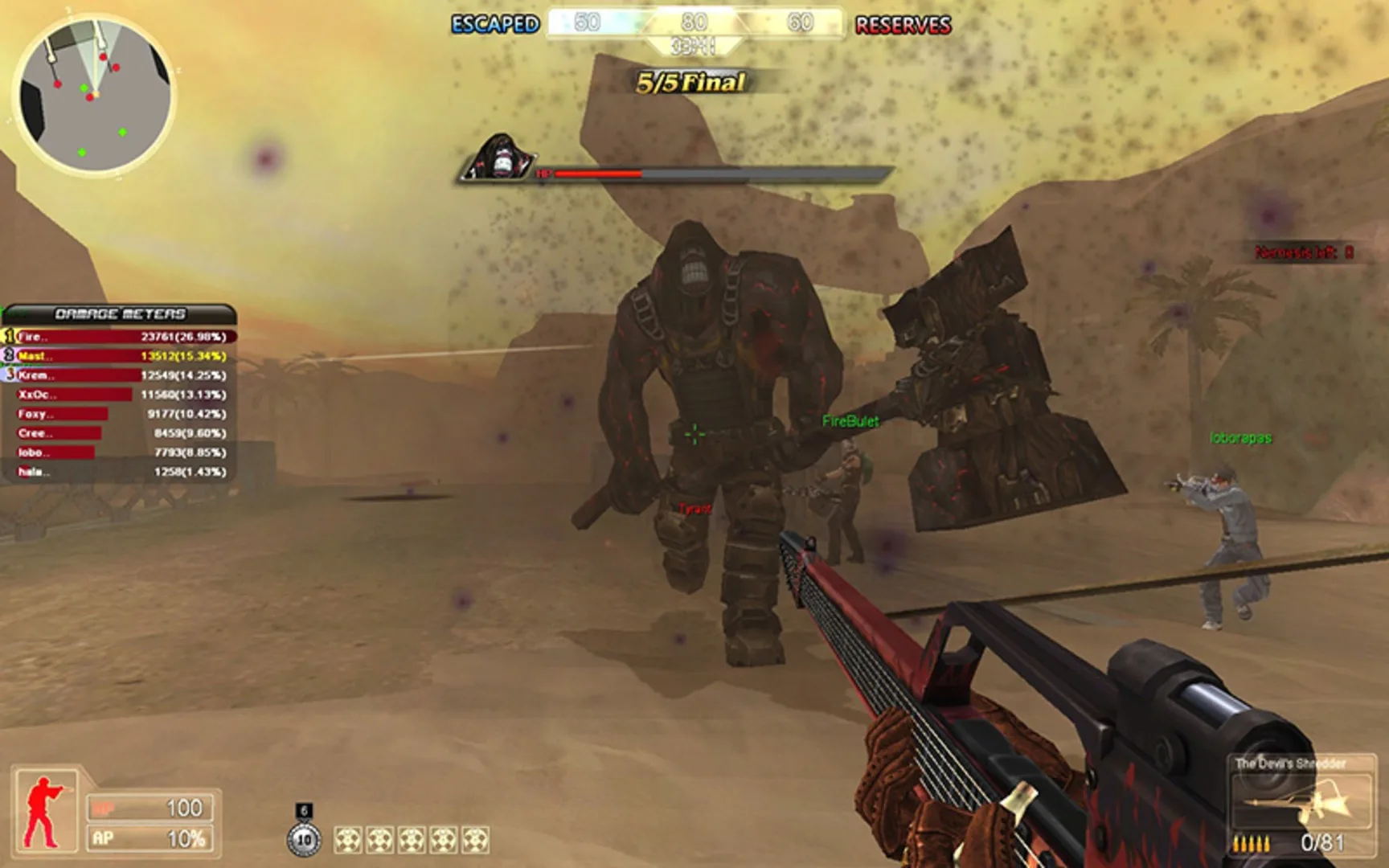Click the FireBulet player nametag

coord(850,420)
